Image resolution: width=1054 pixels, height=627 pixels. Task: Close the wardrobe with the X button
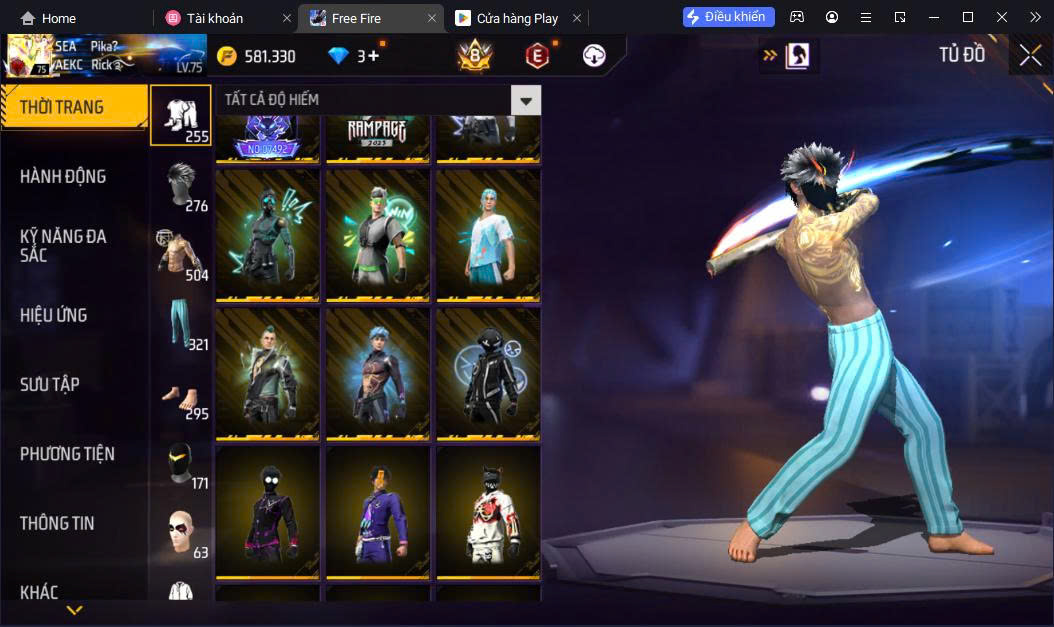[1030, 55]
